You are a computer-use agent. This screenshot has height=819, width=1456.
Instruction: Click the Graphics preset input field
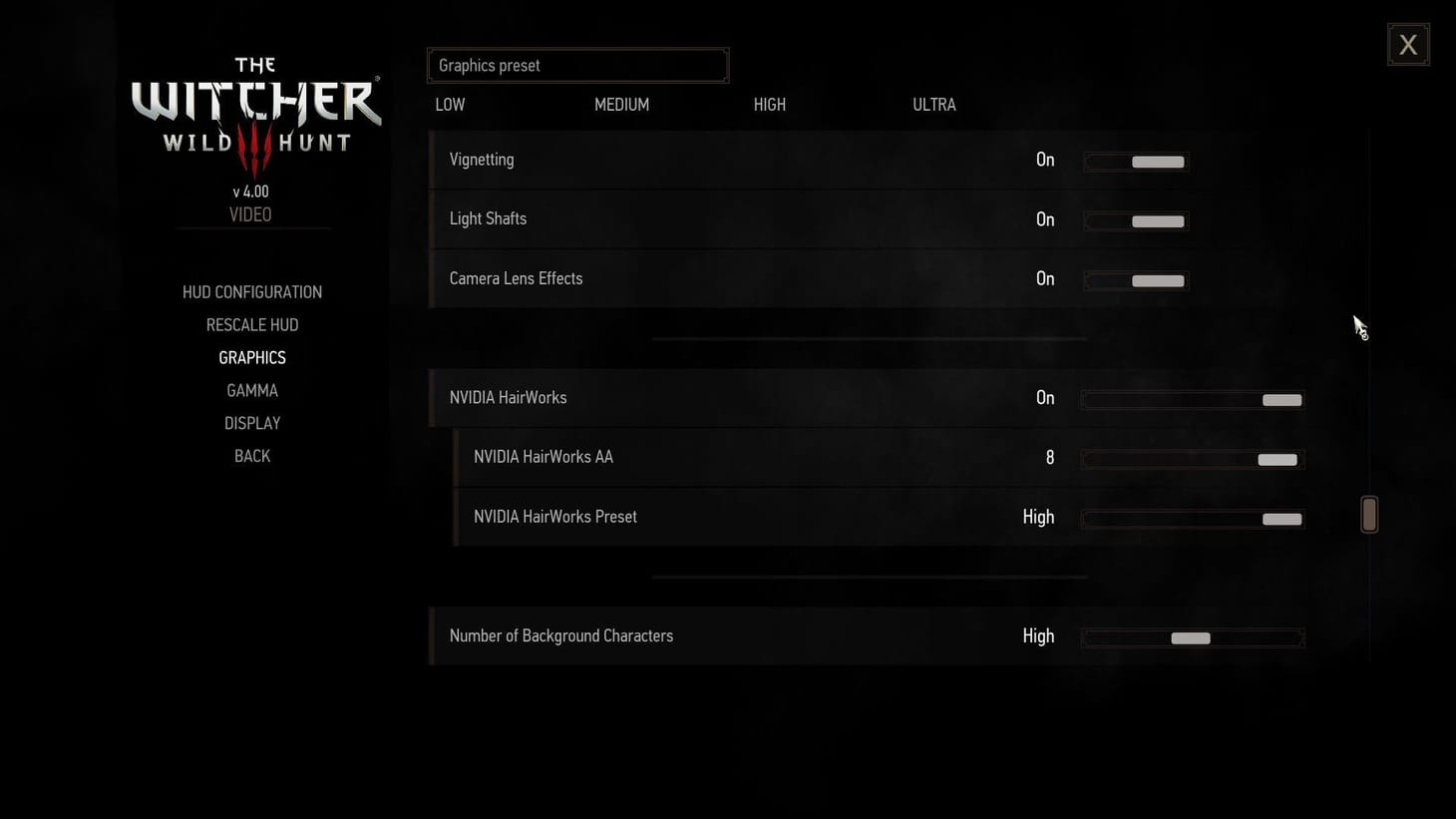coord(578,65)
